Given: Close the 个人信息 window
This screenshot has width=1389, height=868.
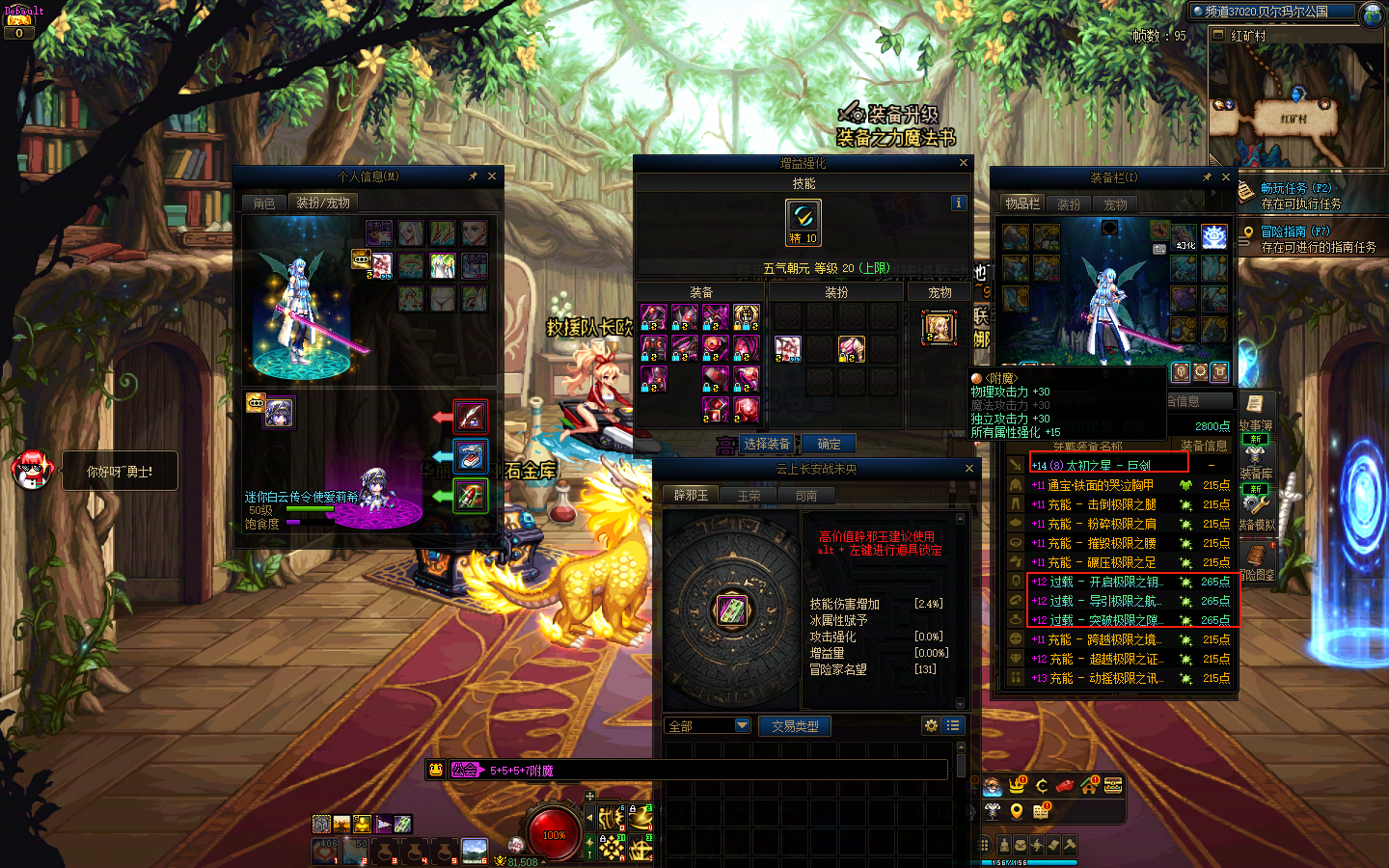Looking at the screenshot, I should 492,176.
